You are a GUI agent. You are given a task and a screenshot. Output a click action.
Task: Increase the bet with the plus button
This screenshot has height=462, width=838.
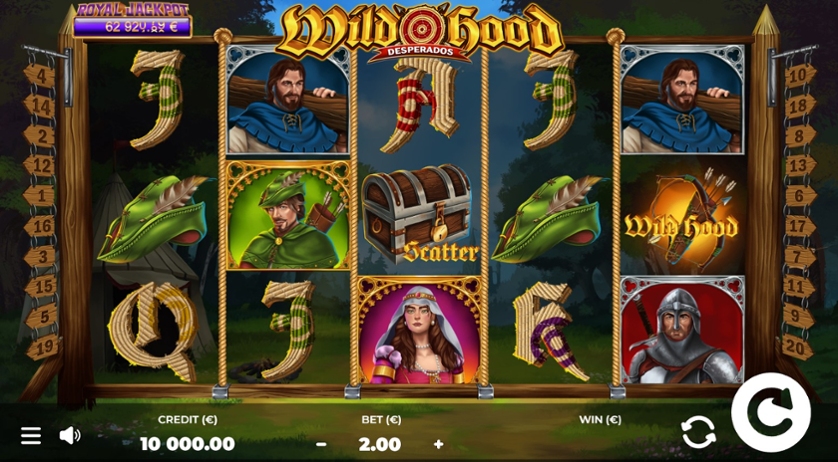pyautogui.click(x=438, y=444)
